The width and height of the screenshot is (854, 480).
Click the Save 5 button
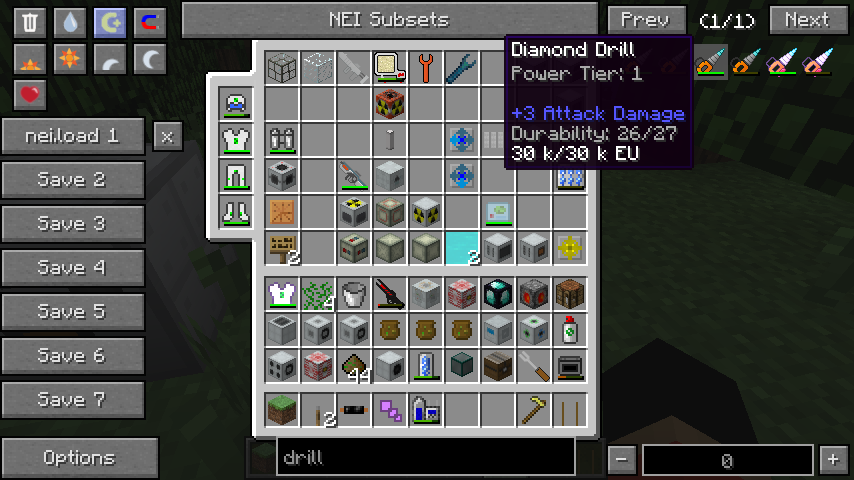[72, 312]
